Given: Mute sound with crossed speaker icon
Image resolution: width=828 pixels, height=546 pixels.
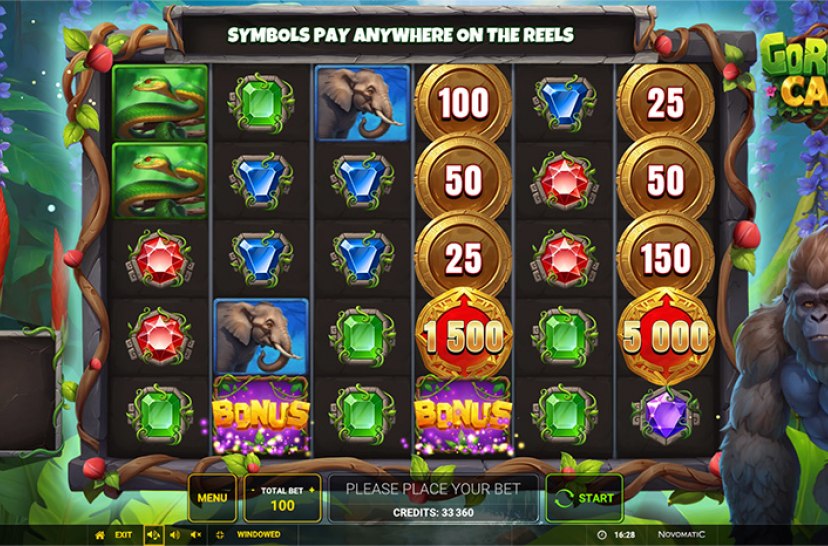Looking at the screenshot, I should click(195, 535).
